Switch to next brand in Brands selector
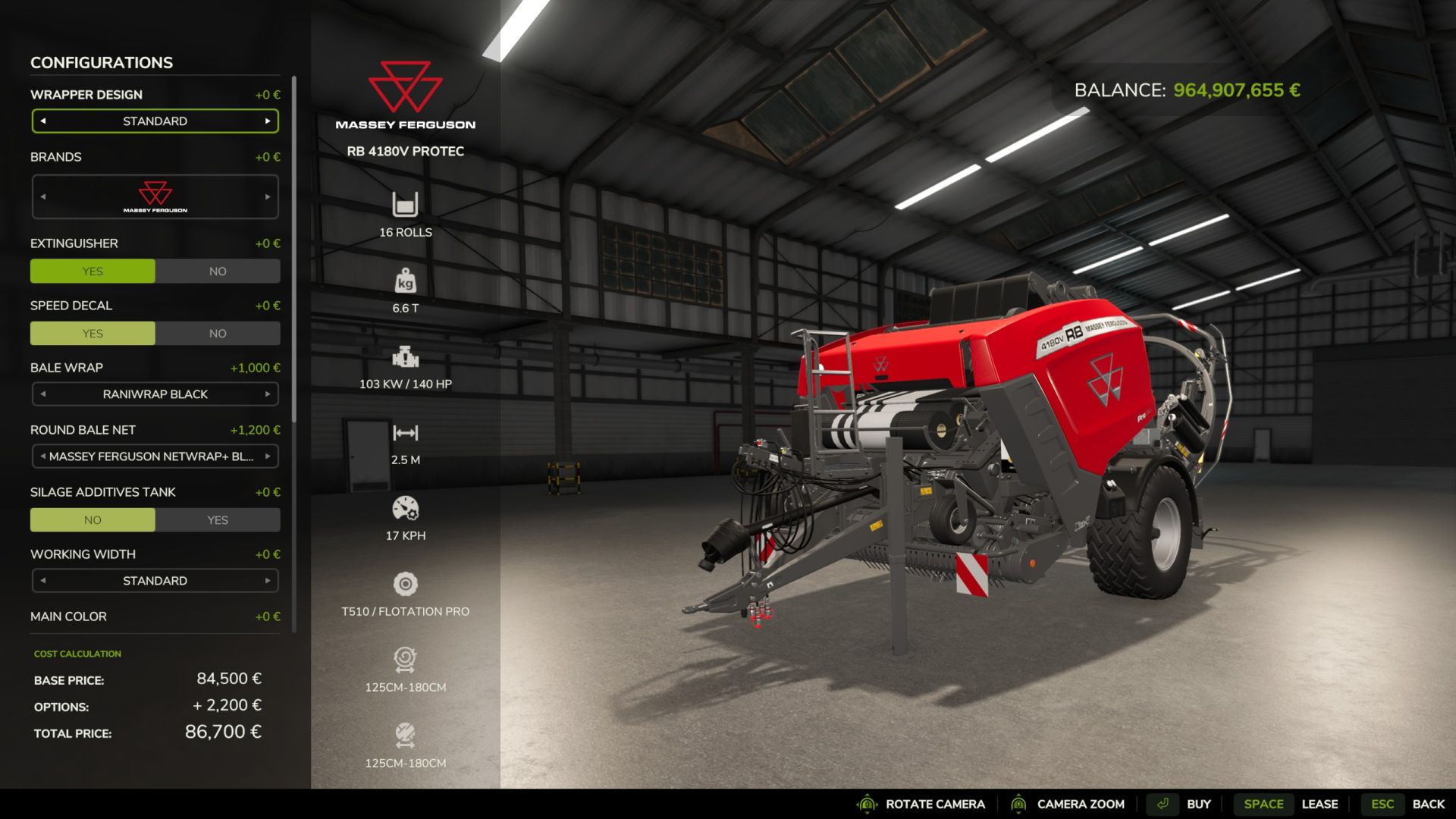 (x=268, y=197)
